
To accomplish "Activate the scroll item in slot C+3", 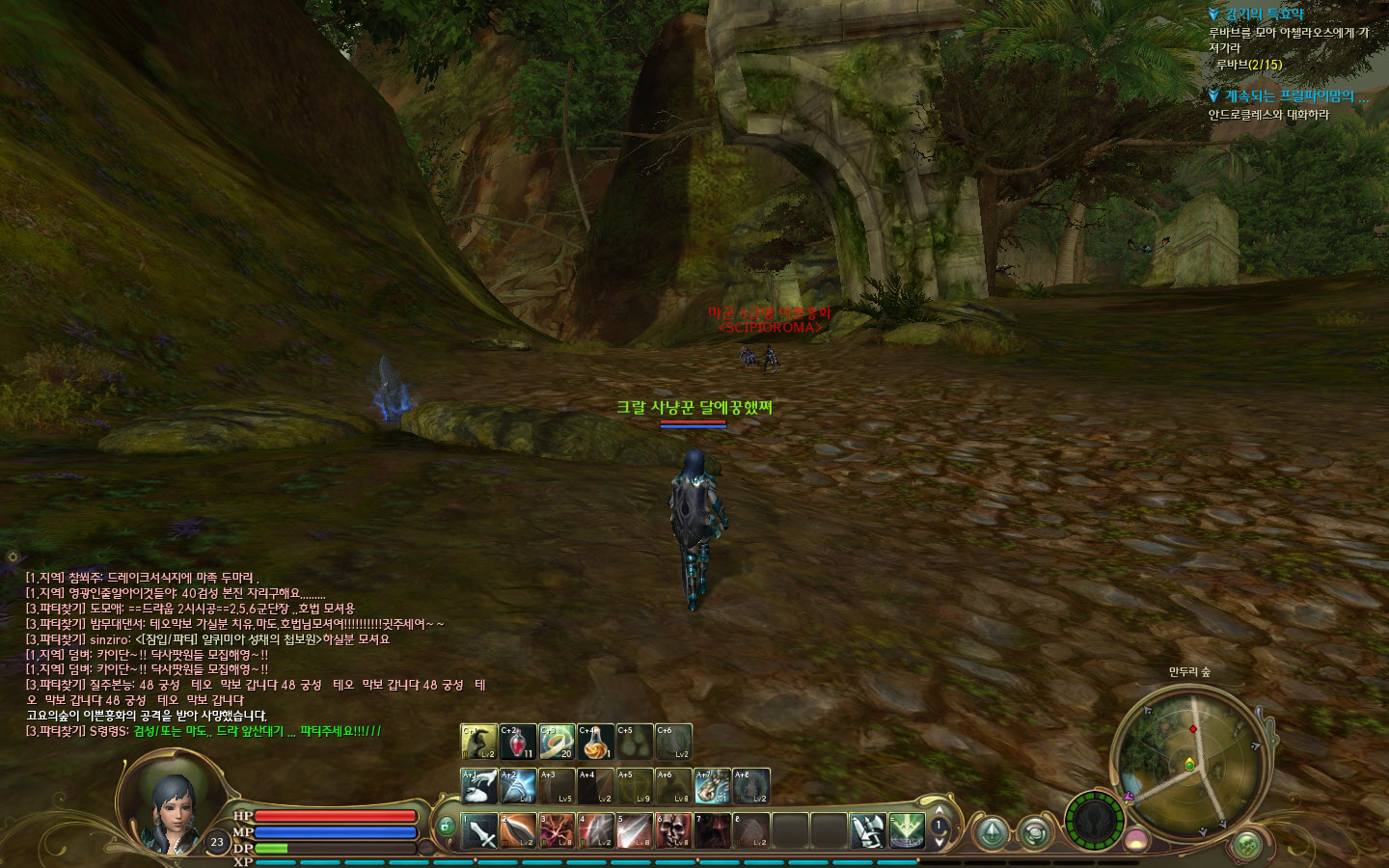I will [557, 742].
